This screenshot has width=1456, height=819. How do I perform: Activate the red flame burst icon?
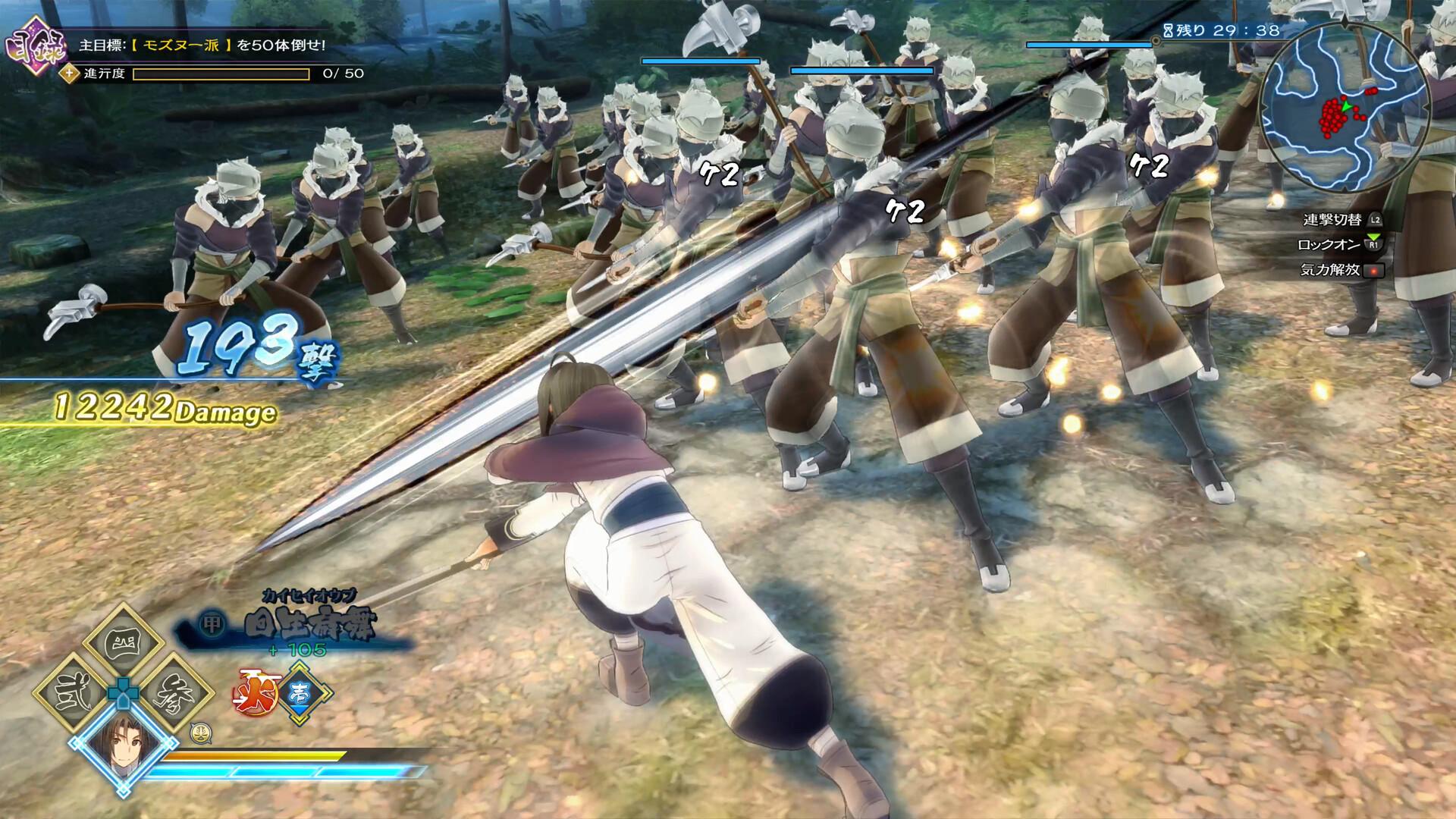click(x=256, y=692)
